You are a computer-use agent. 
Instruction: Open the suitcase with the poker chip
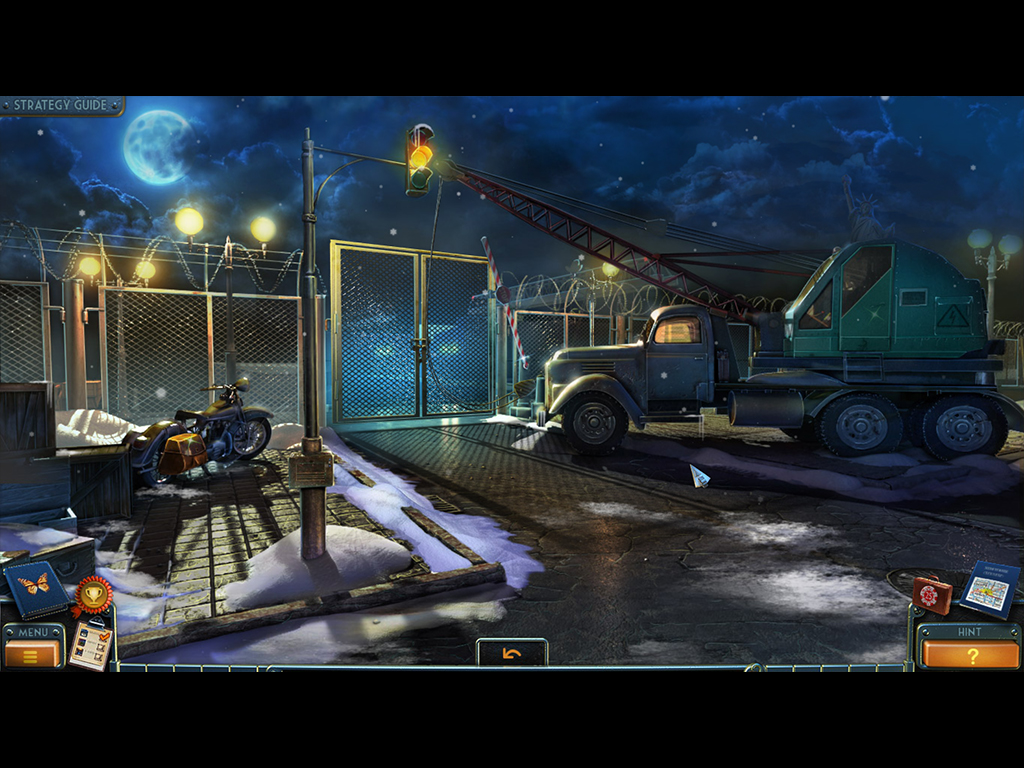pyautogui.click(x=931, y=595)
